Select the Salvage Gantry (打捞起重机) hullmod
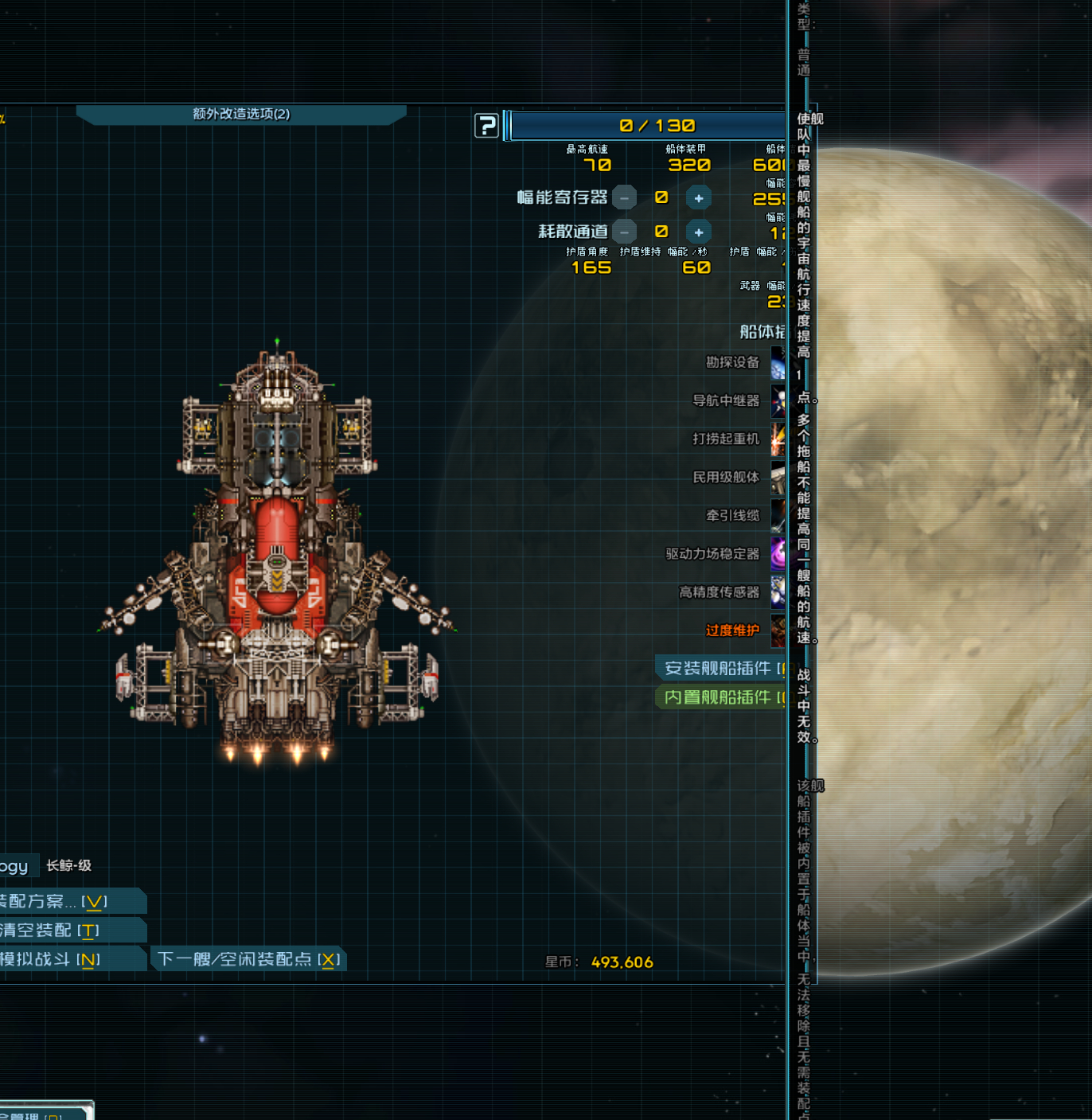The width and height of the screenshot is (1092, 1120). click(x=727, y=439)
